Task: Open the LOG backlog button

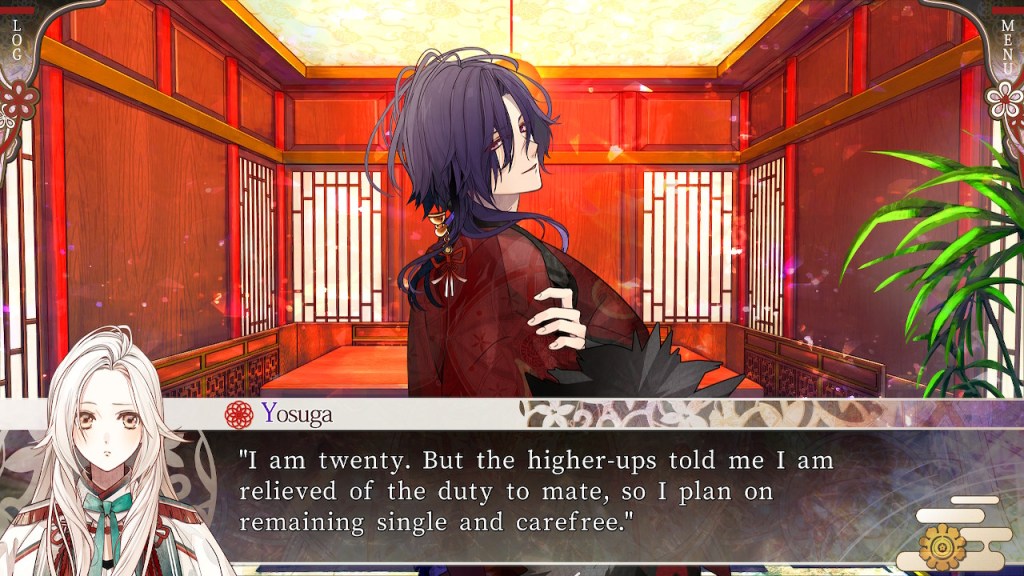Action: point(15,38)
